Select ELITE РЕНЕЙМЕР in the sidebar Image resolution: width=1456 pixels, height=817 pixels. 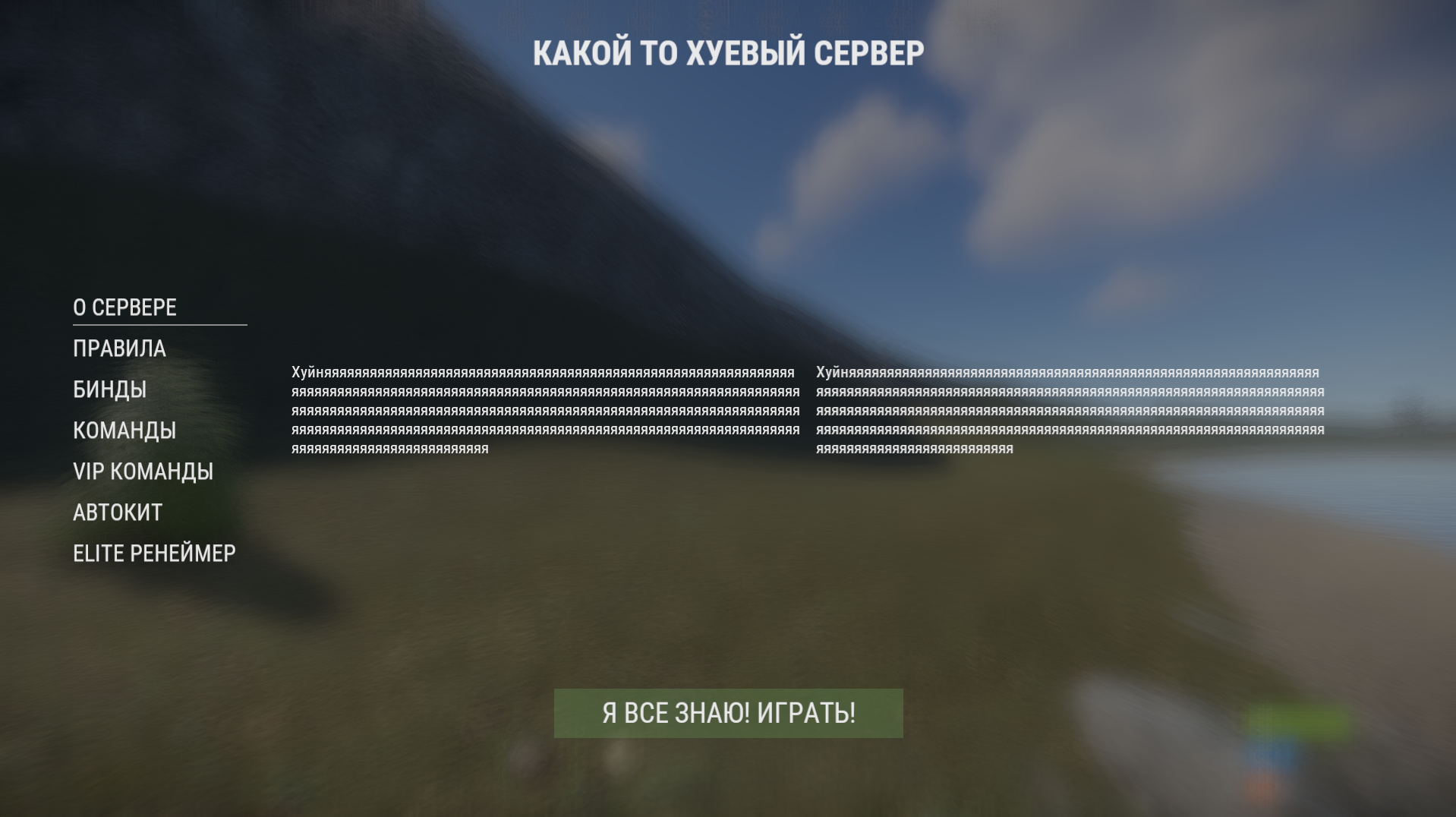pyautogui.click(x=154, y=554)
